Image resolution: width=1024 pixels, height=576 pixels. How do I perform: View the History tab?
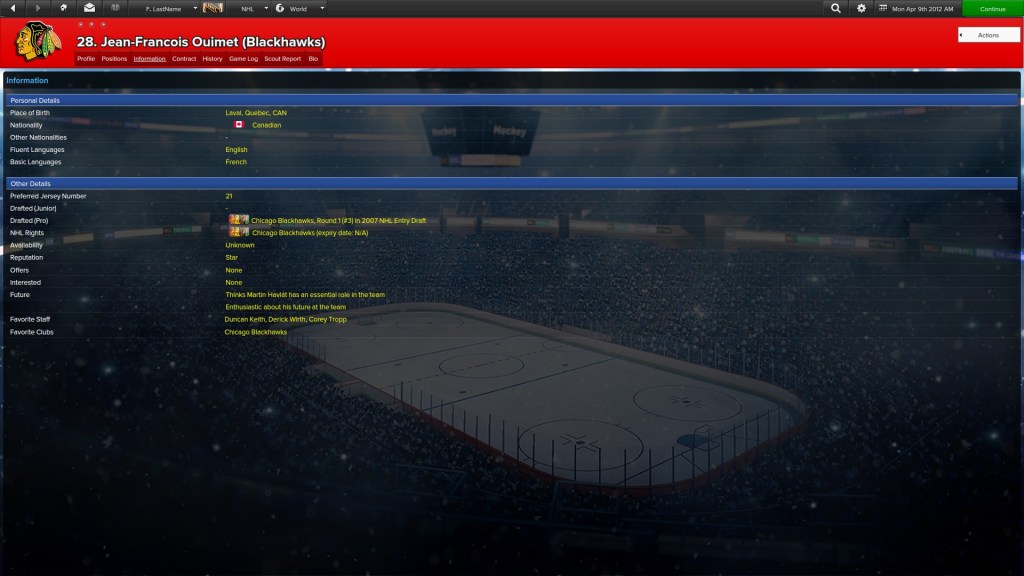click(x=212, y=59)
